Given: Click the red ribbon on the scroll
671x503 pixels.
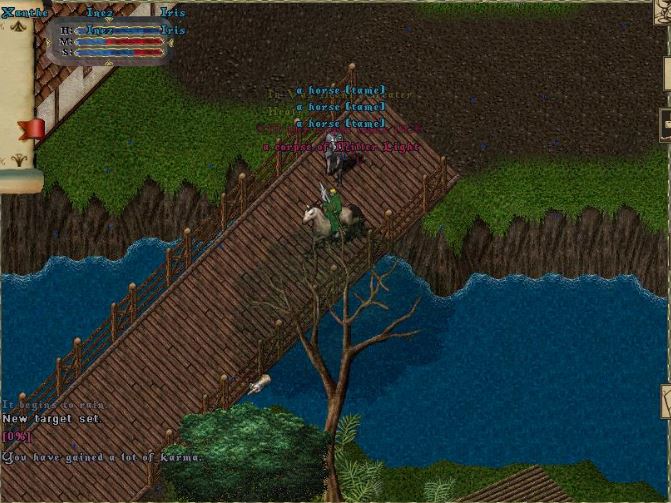Looking at the screenshot, I should coord(33,128).
